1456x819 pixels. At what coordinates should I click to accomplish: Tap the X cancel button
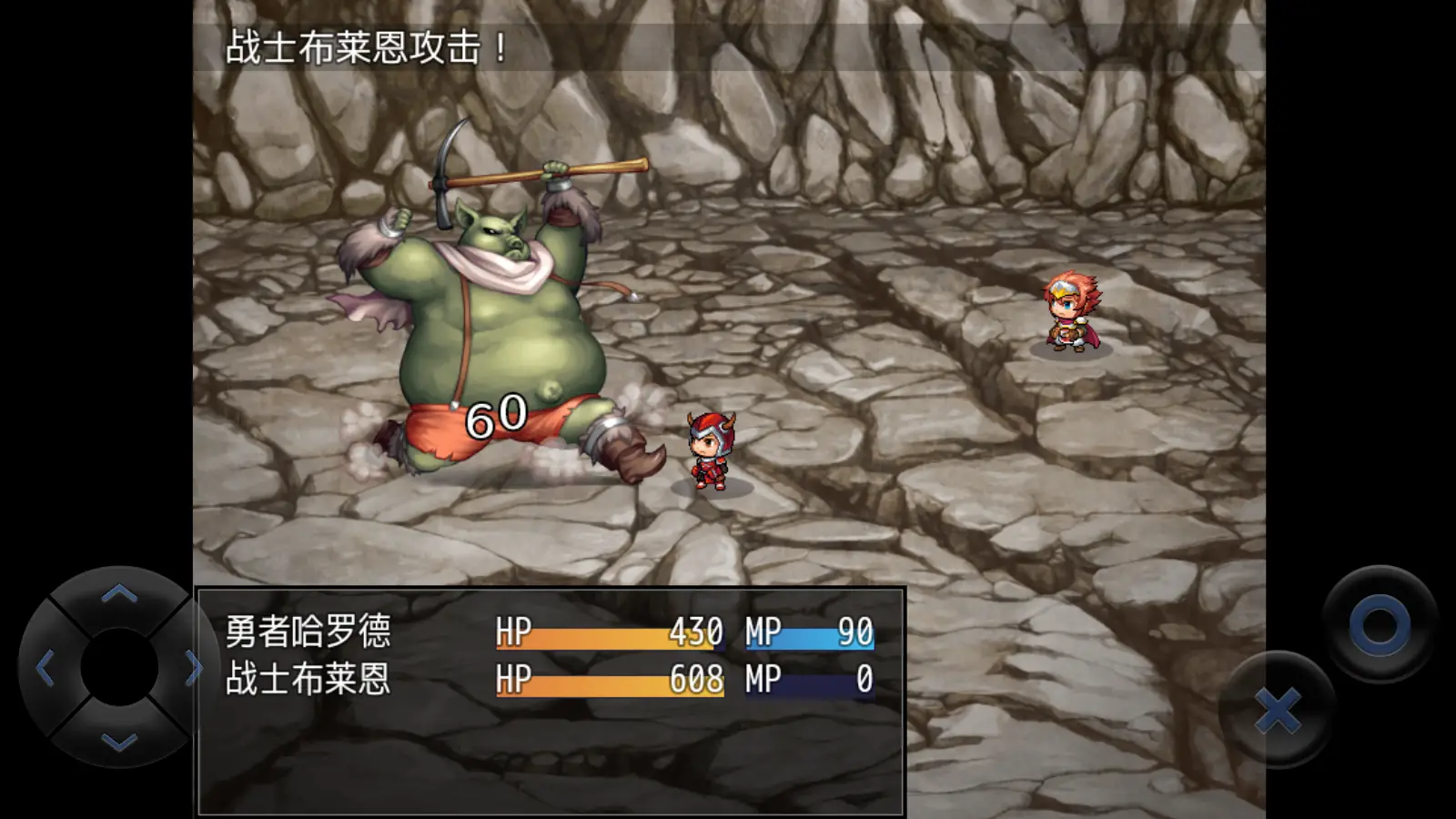1276,710
